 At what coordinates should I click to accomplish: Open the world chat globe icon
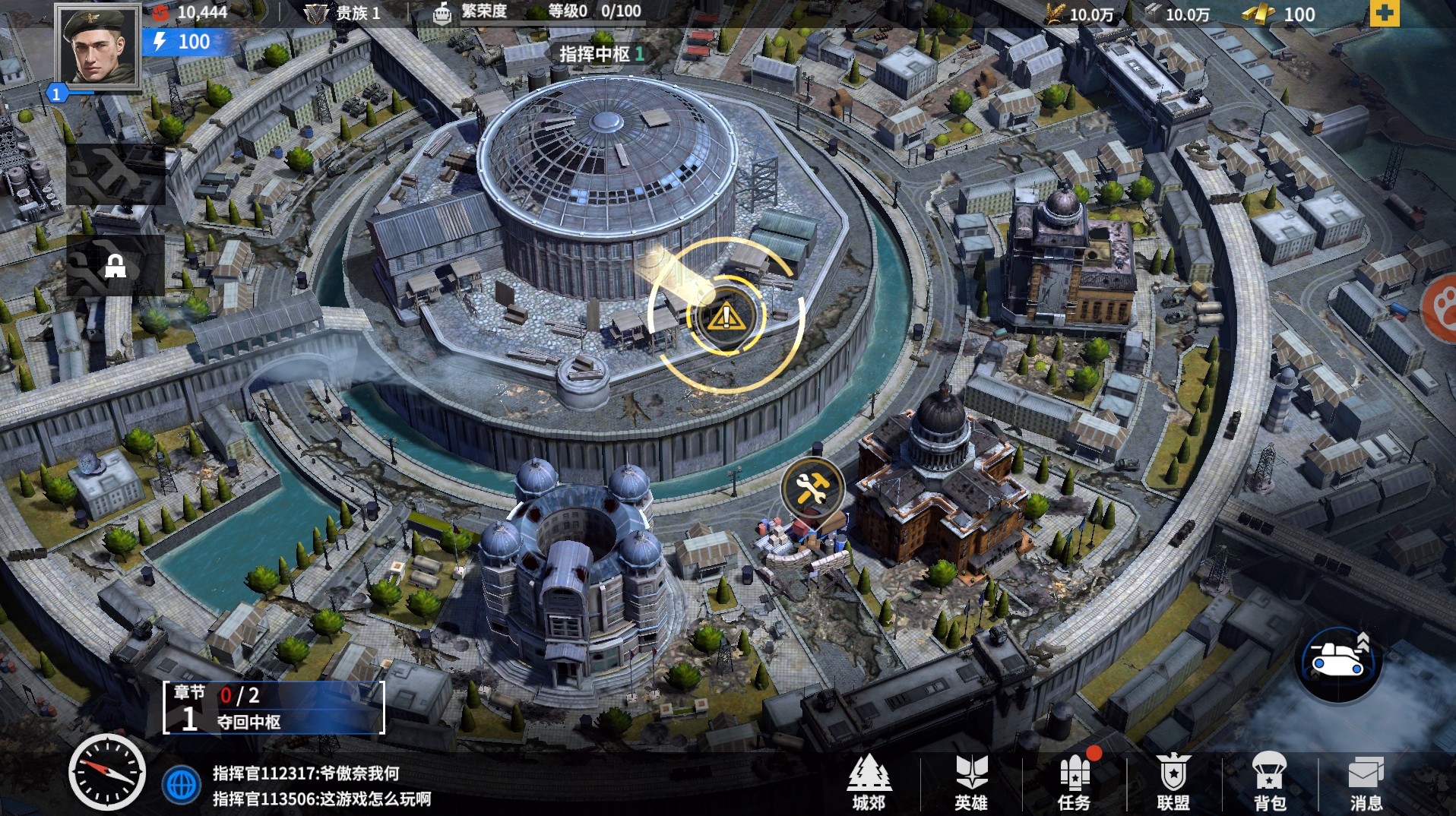182,785
